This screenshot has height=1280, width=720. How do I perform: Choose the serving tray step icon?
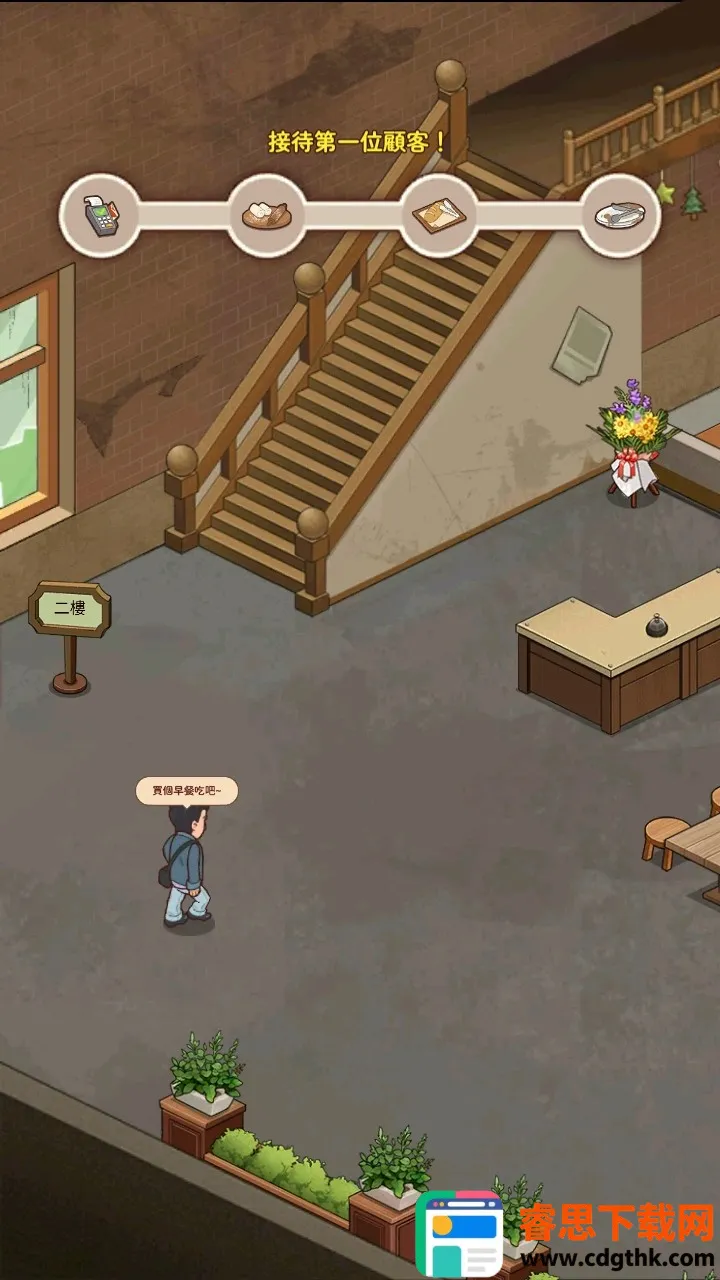point(439,214)
